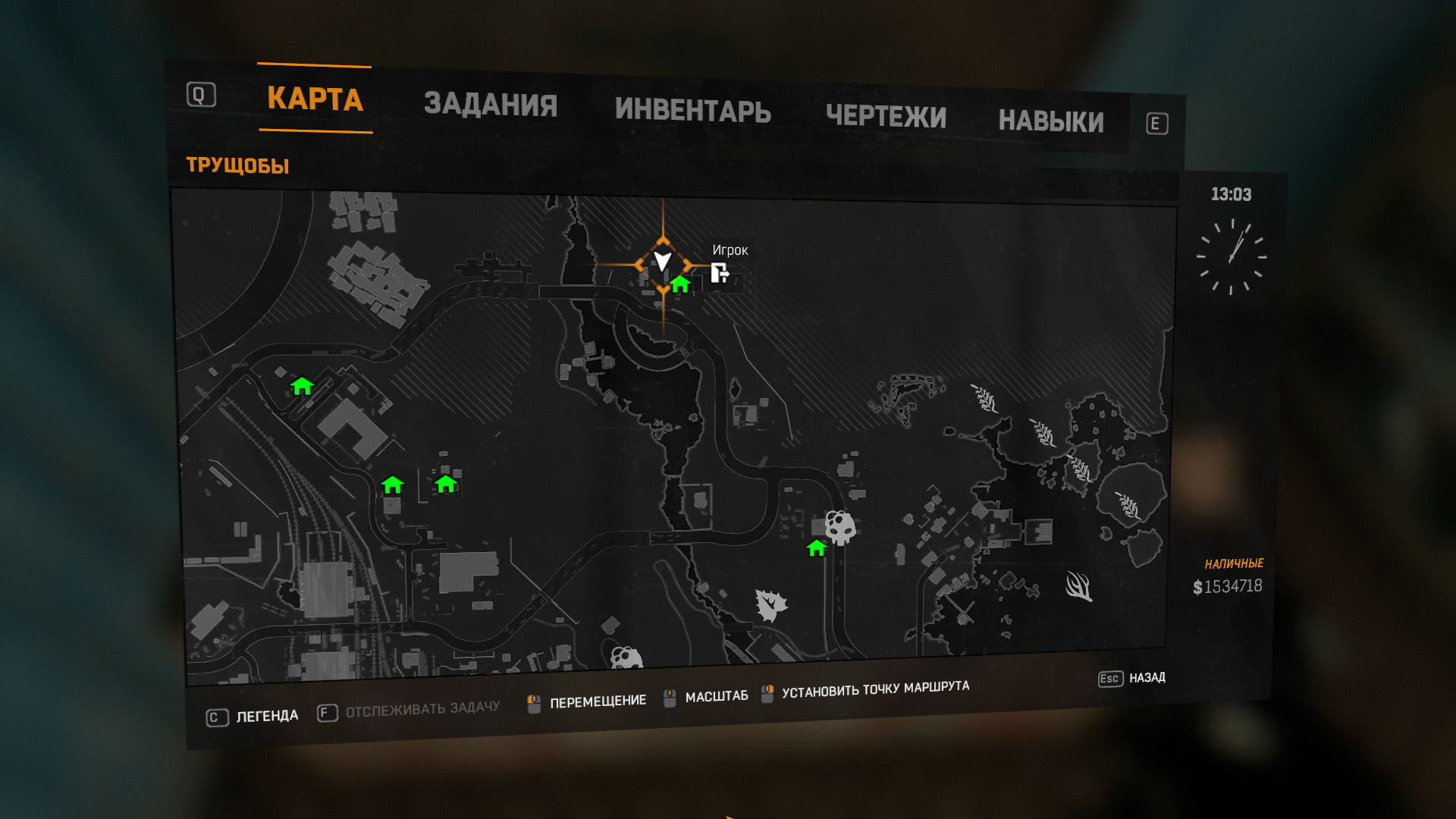The width and height of the screenshot is (1456, 819).
Task: Toggle quest tracking via ОТСЛЕЖИВАТЬ ЗАДАЧУ
Action: point(422,708)
